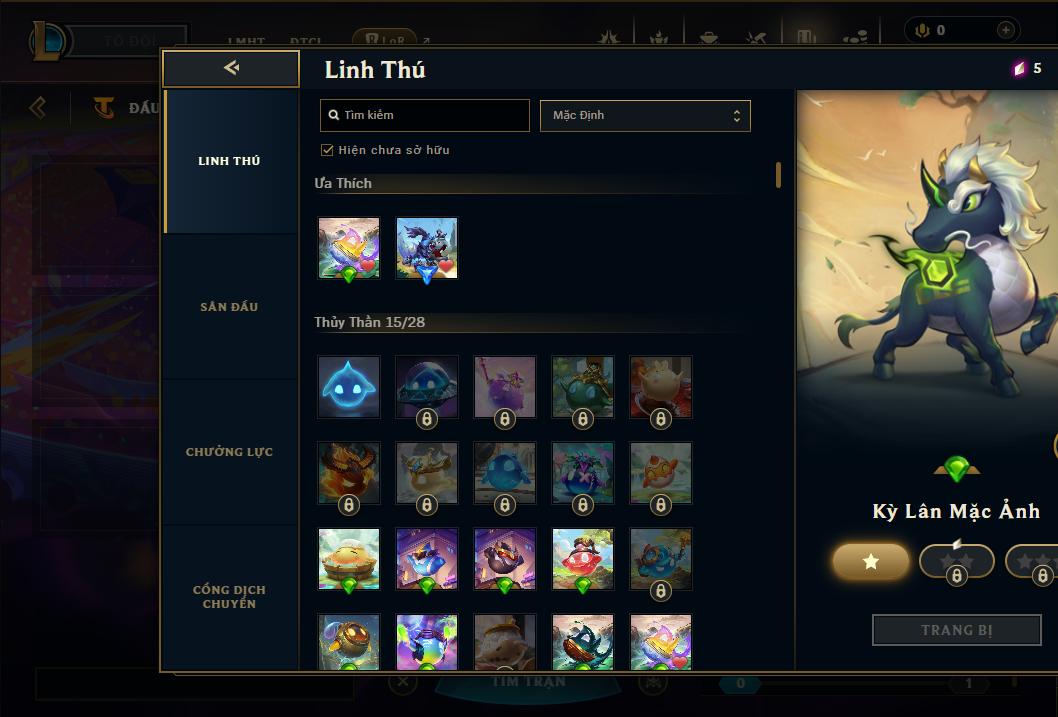Open the Mặc Định sort dropdown
Viewport: 1058px width, 717px height.
[x=645, y=115]
